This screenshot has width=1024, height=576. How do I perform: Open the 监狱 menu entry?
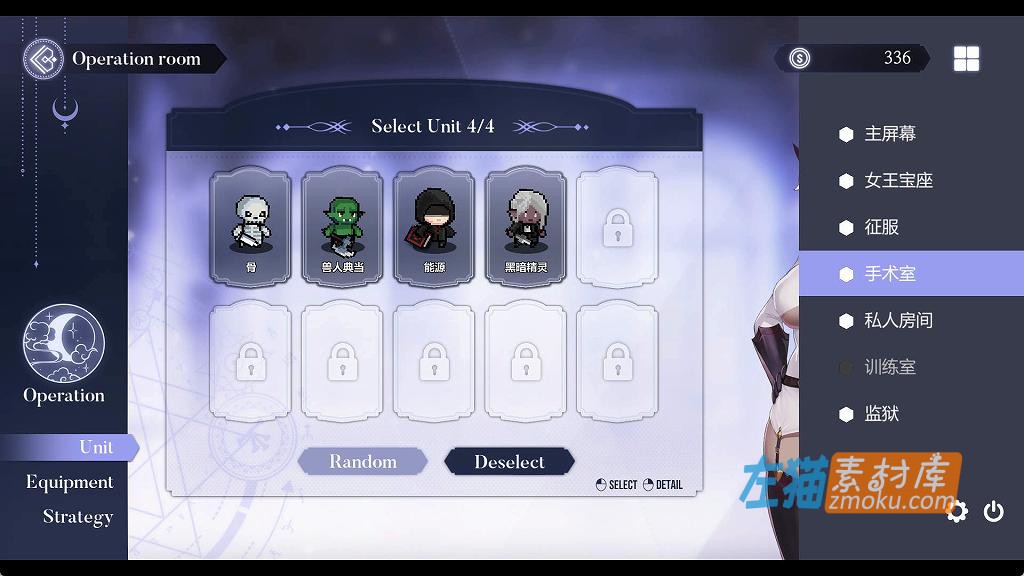[x=881, y=414]
